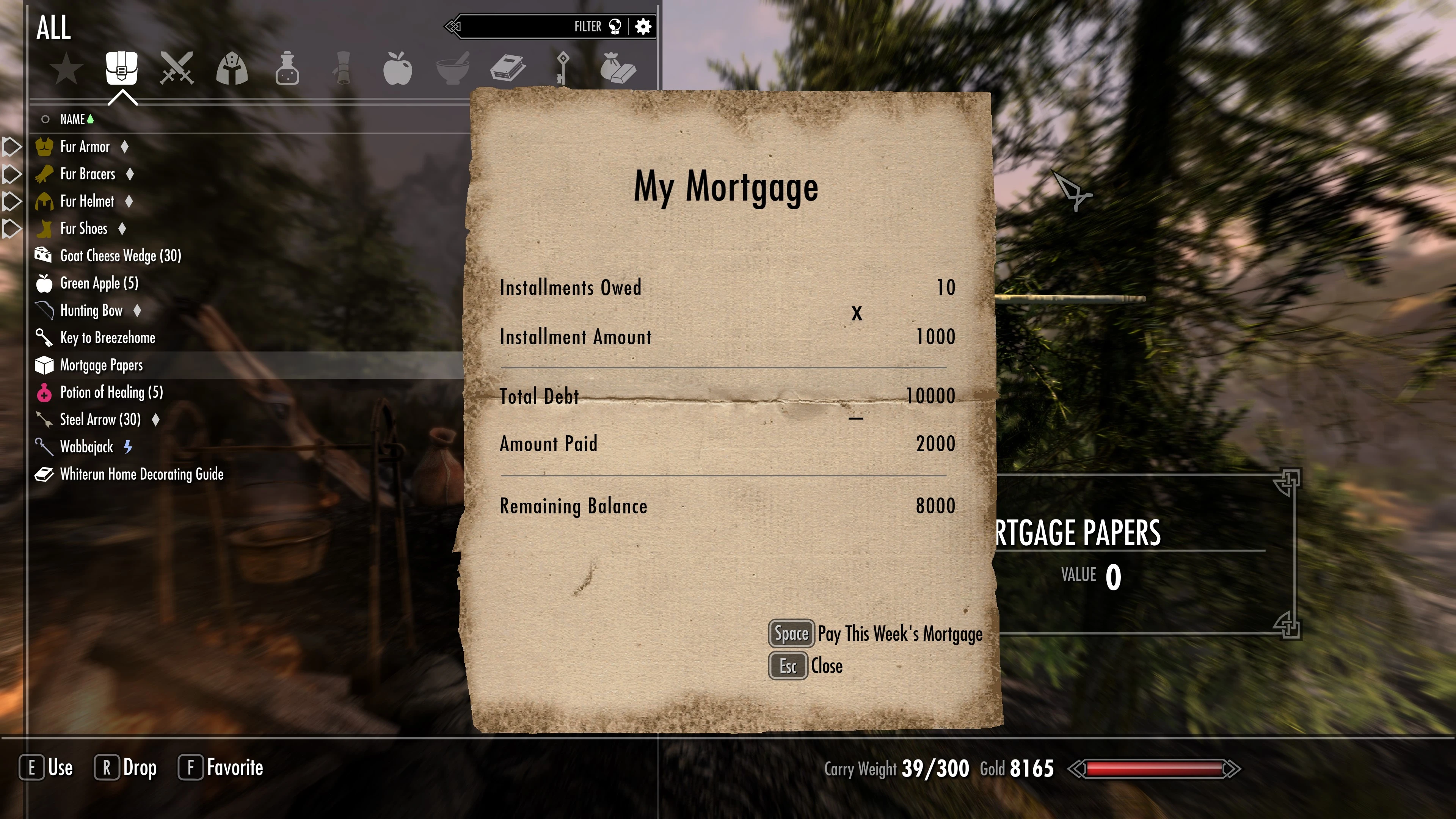The width and height of the screenshot is (1456, 819).
Task: Select Fur Shoes from the list
Action: pos(84,228)
